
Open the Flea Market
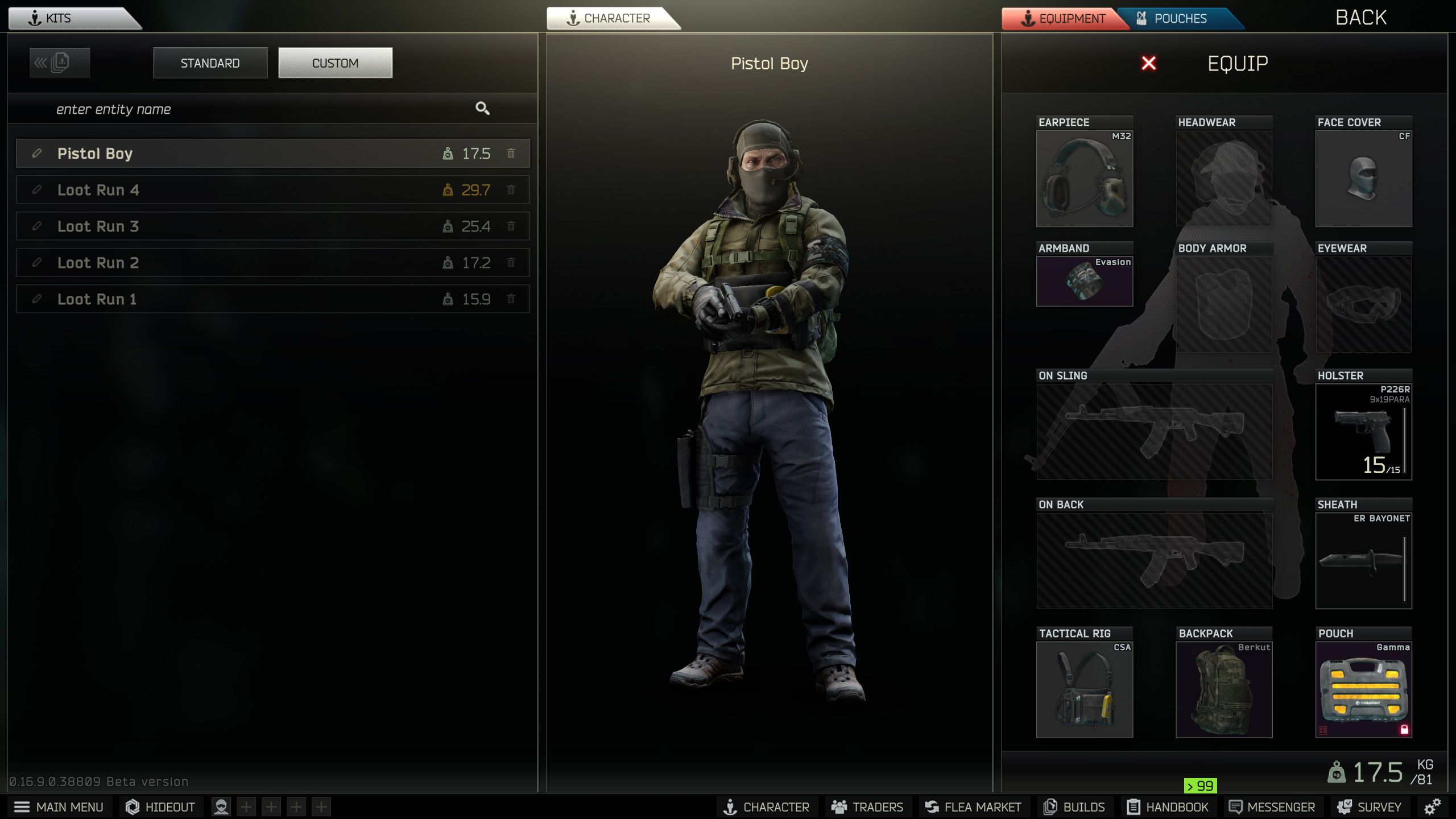point(973,807)
